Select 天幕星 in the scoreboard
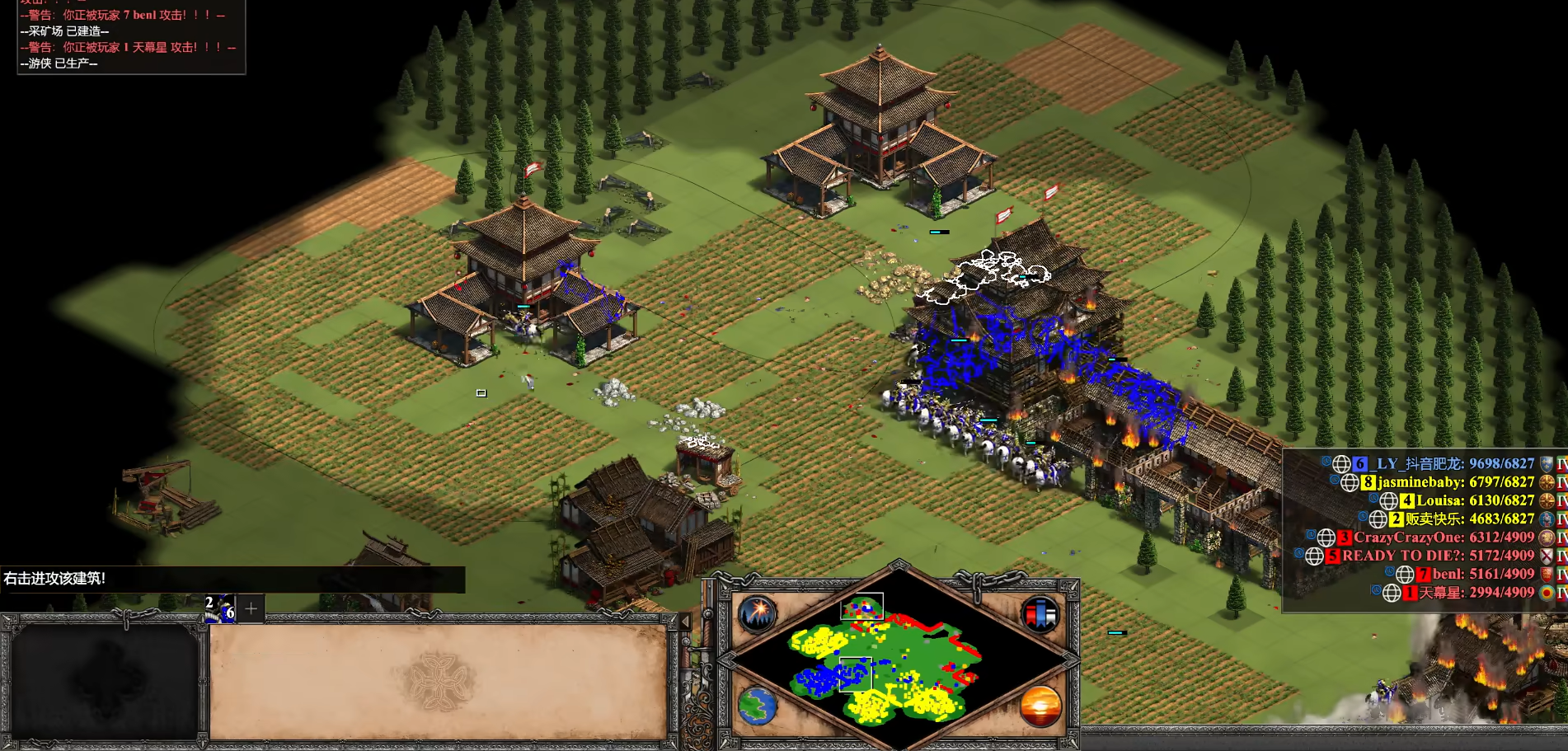 pos(1476,593)
